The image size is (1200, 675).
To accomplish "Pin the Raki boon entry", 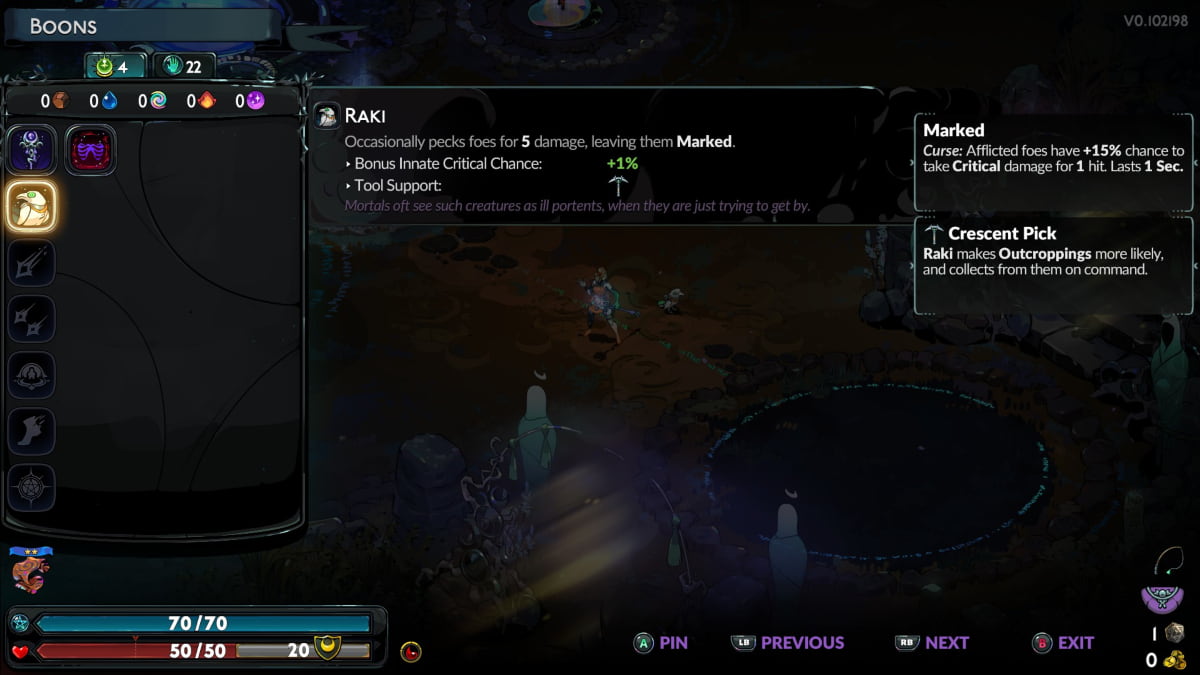I will point(661,643).
